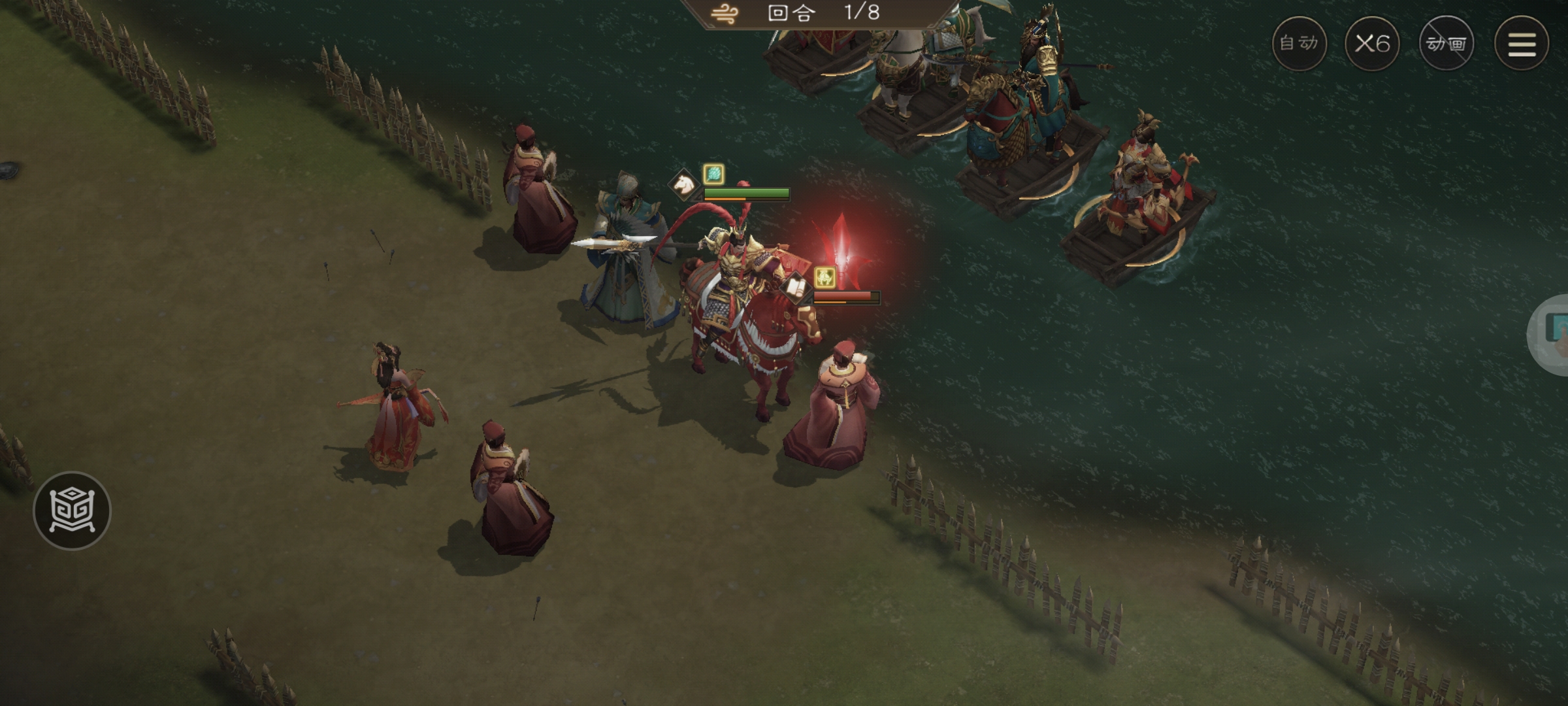
Task: Toggle the 动画 animation button
Action: (1446, 44)
